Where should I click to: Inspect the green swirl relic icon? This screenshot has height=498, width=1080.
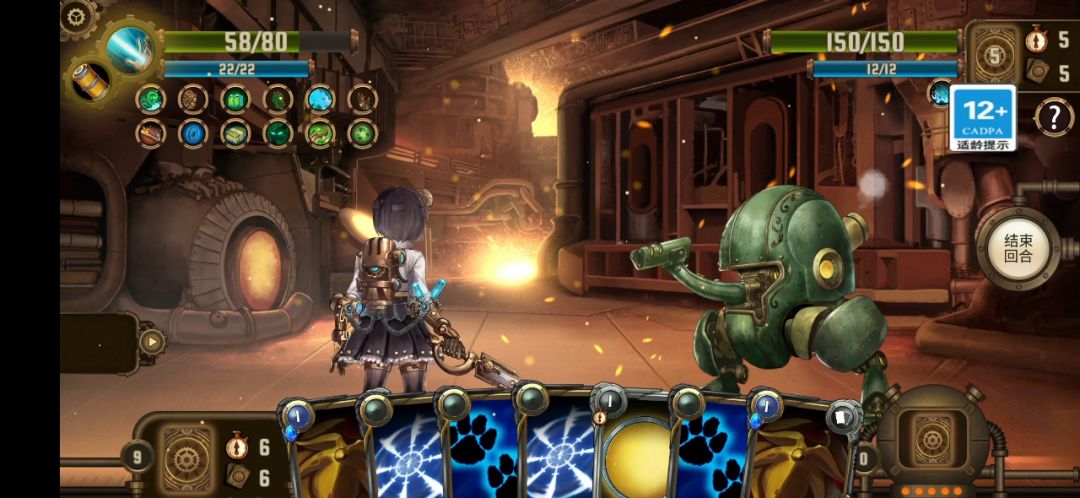pos(151,99)
